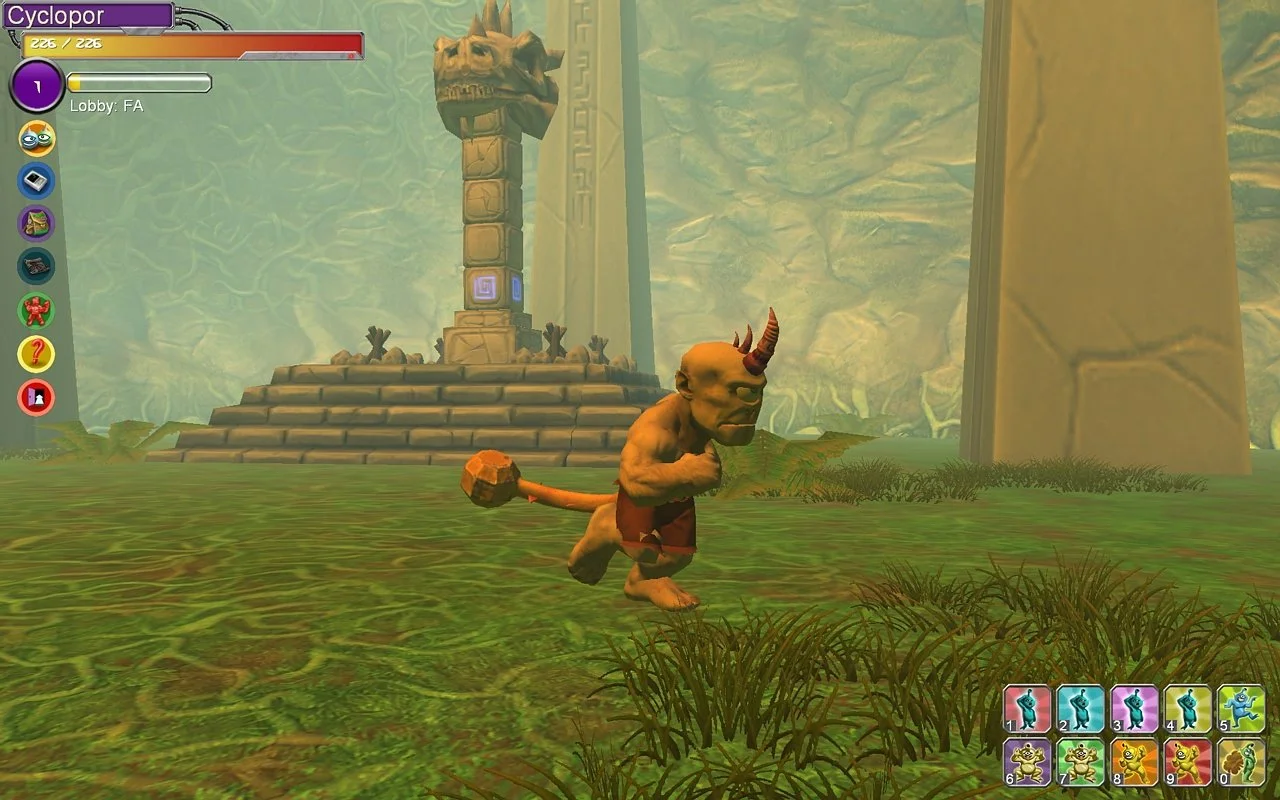Choose emote slot 3 with pink background
Image resolution: width=1280 pixels, height=800 pixels.
tap(1135, 709)
